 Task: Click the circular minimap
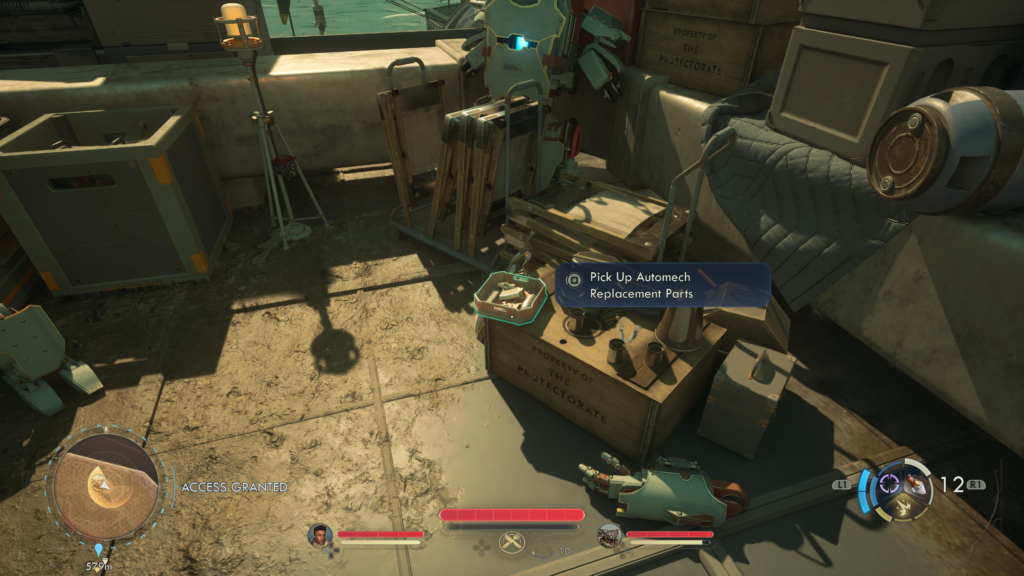[106, 487]
